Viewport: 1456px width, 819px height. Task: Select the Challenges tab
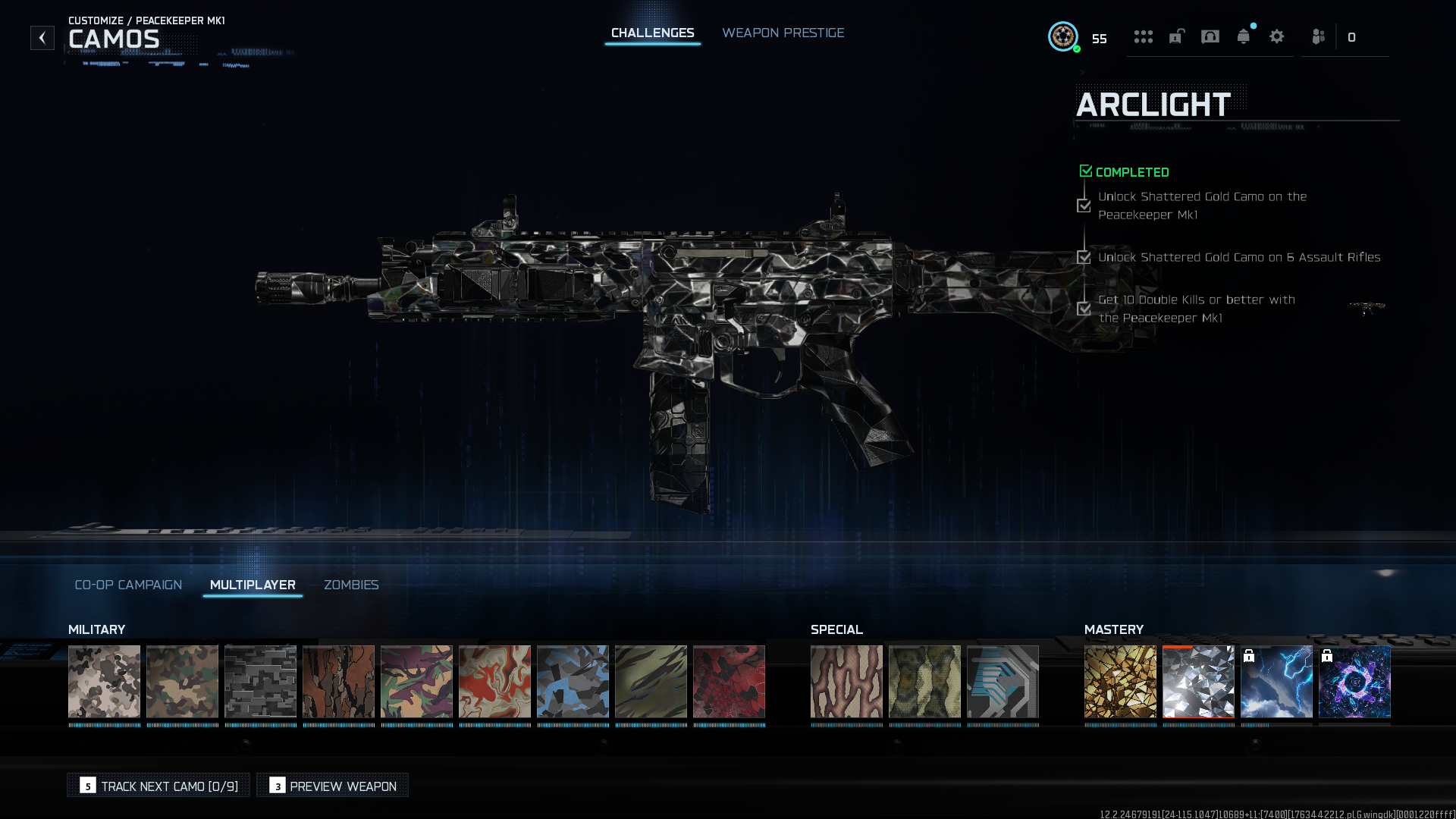652,33
